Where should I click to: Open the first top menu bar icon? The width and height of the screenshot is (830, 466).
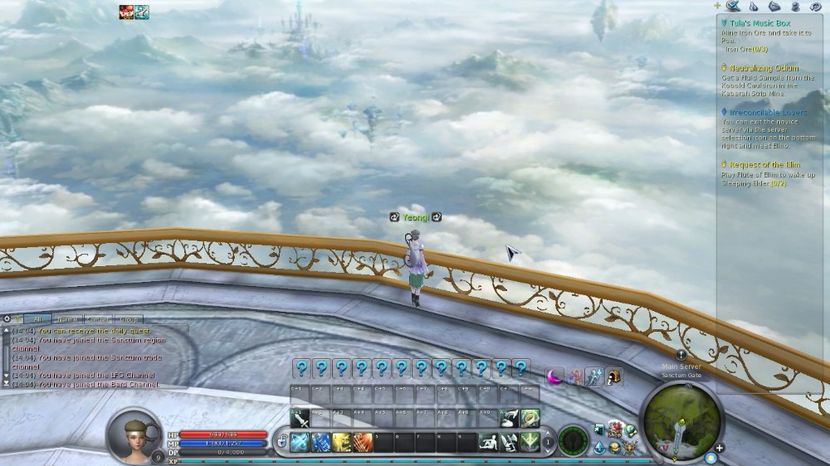tap(733, 6)
